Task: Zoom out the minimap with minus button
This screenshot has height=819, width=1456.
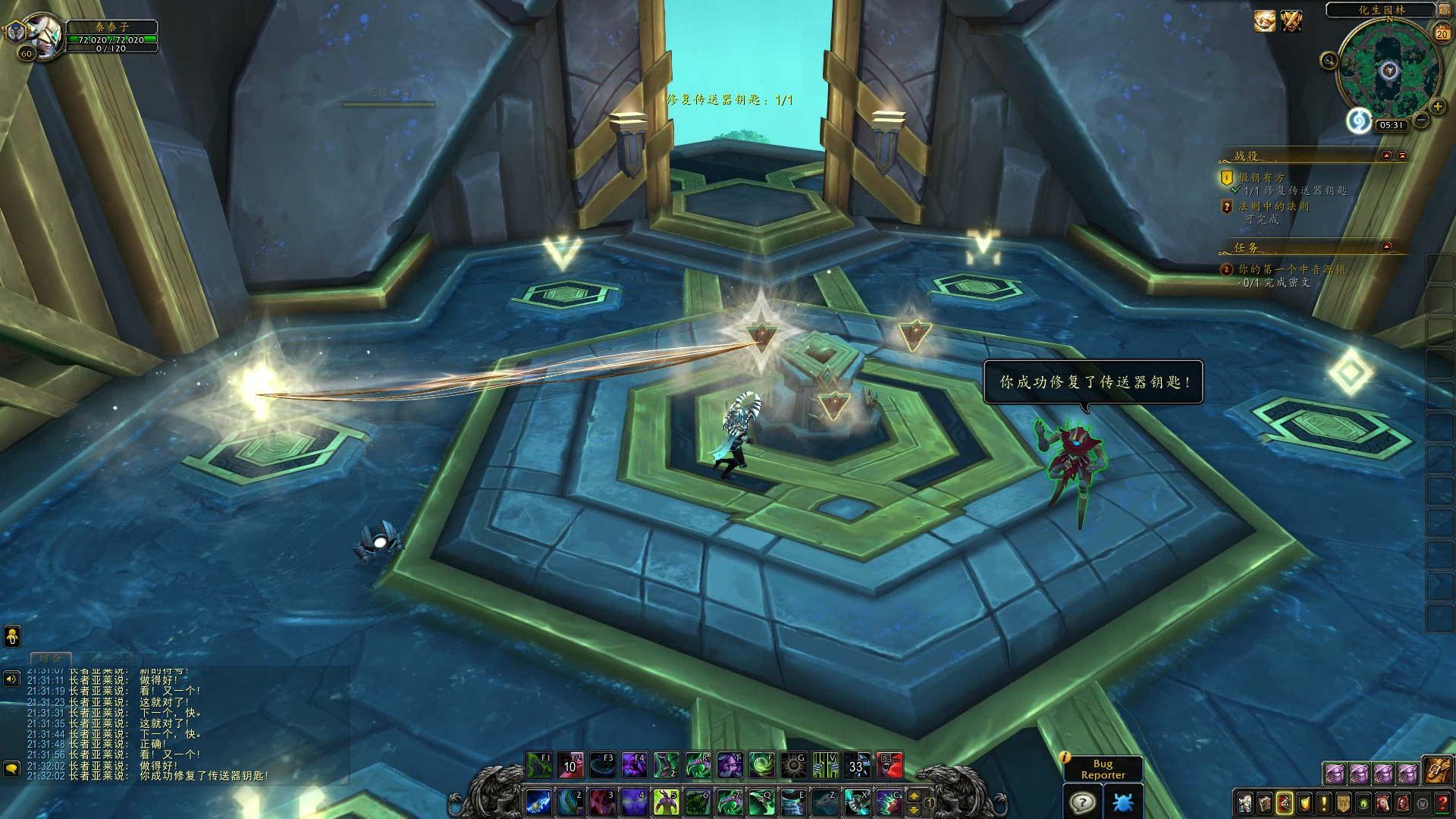Action: [x=1421, y=120]
